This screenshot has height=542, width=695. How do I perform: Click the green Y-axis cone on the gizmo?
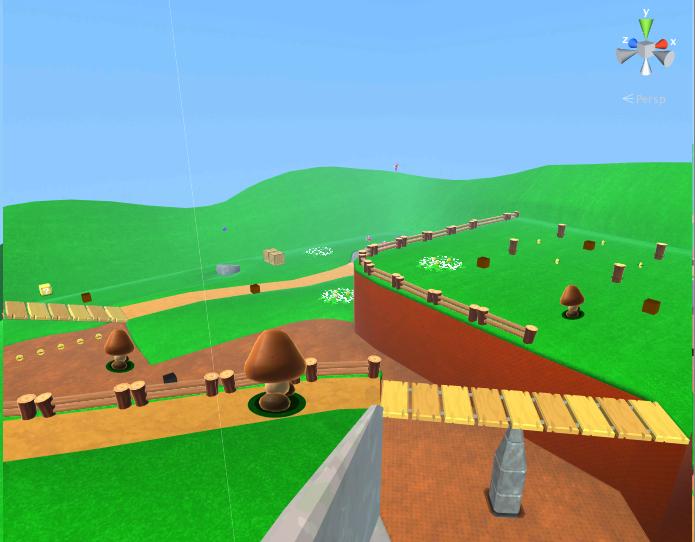pos(646,27)
